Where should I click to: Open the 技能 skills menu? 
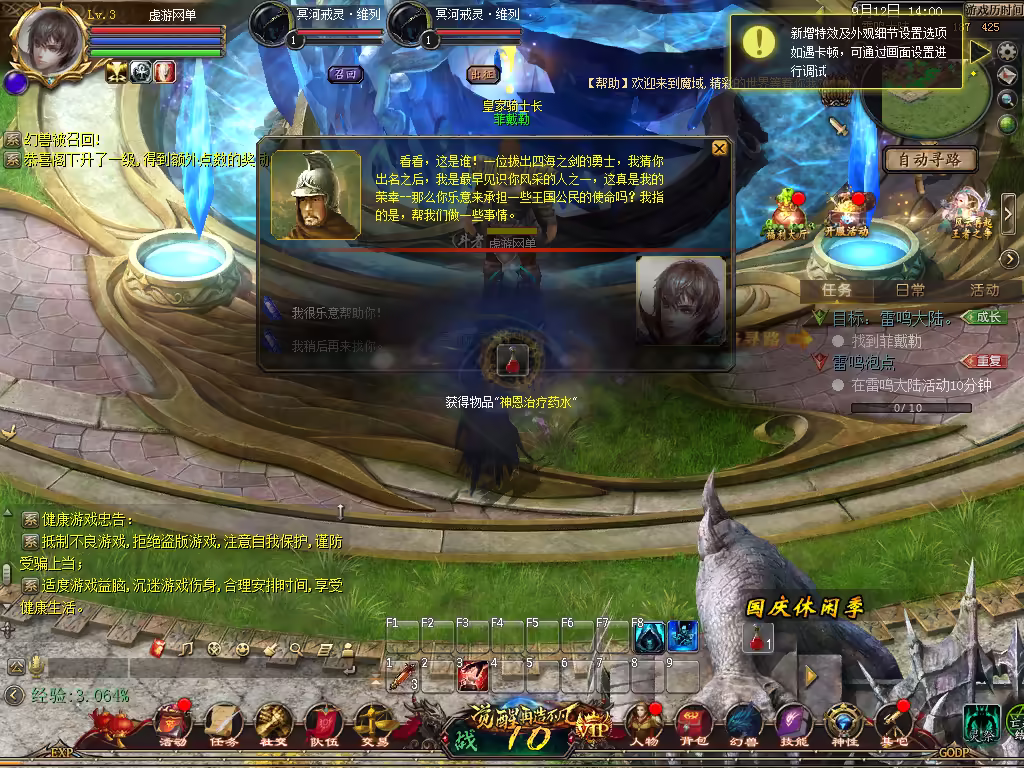793,724
